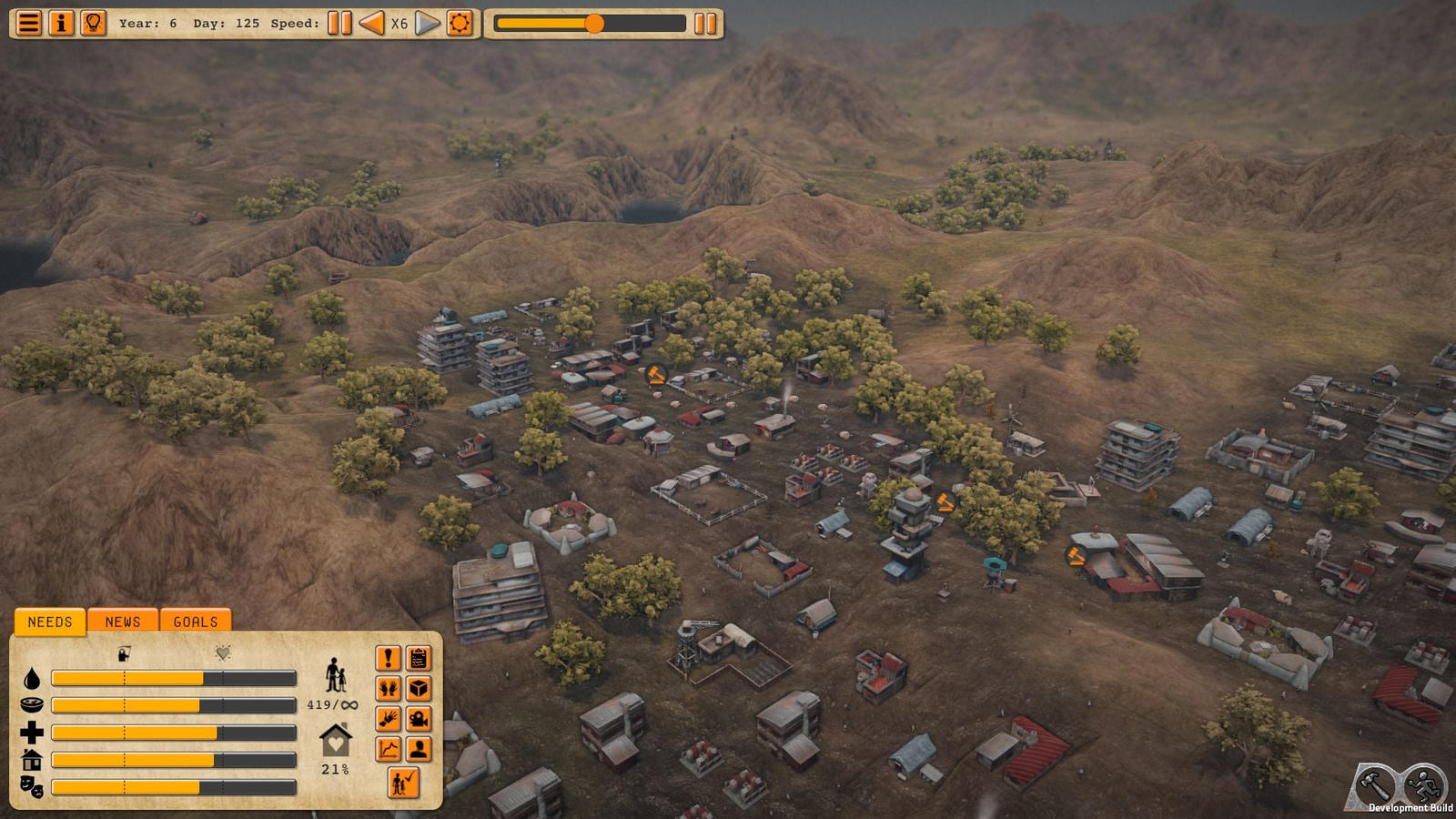Viewport: 1456px width, 819px height.
Task: Open the Goals tab
Action: point(196,622)
